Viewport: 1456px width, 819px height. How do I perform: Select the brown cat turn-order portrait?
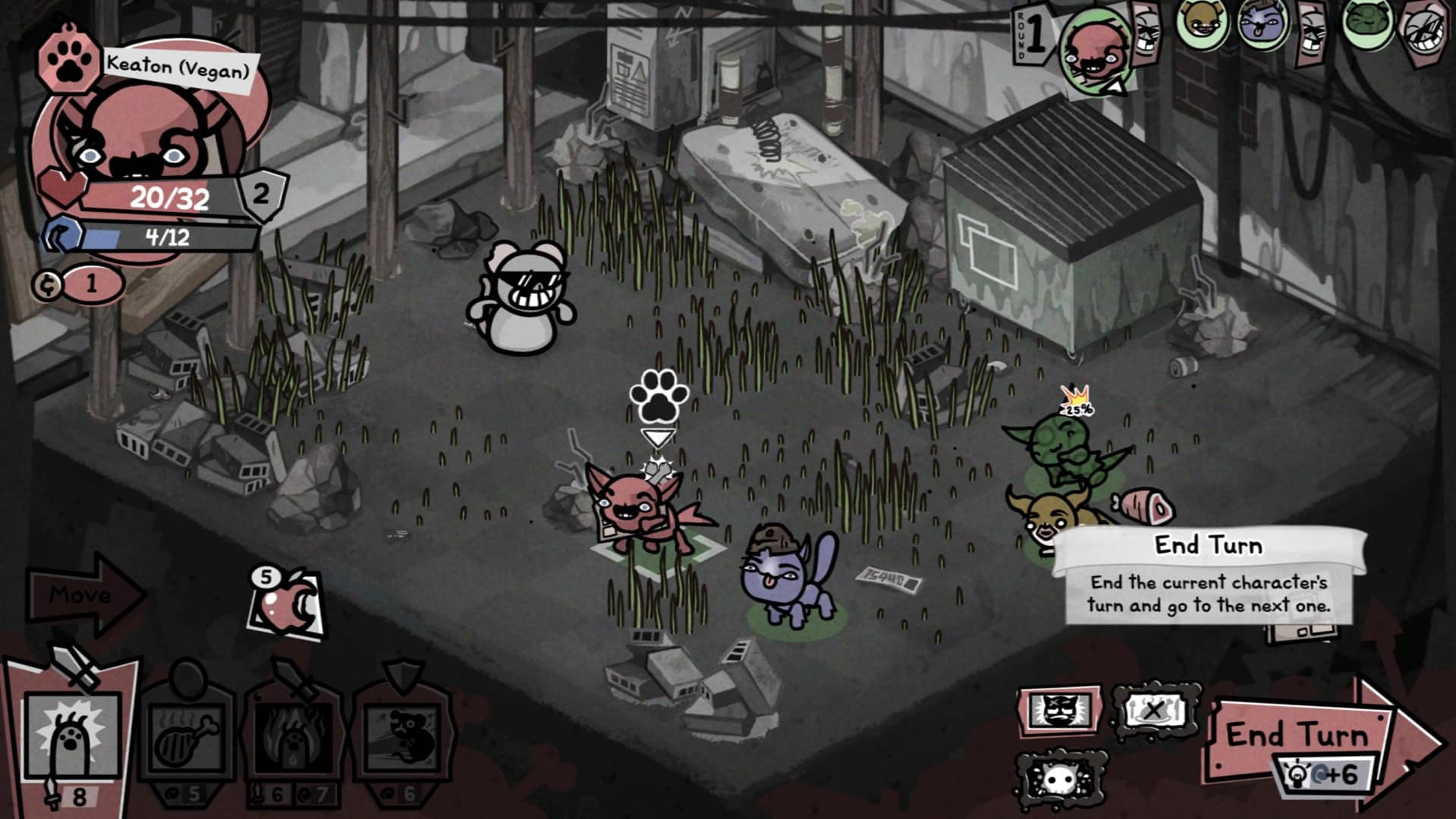pyautogui.click(x=1201, y=23)
